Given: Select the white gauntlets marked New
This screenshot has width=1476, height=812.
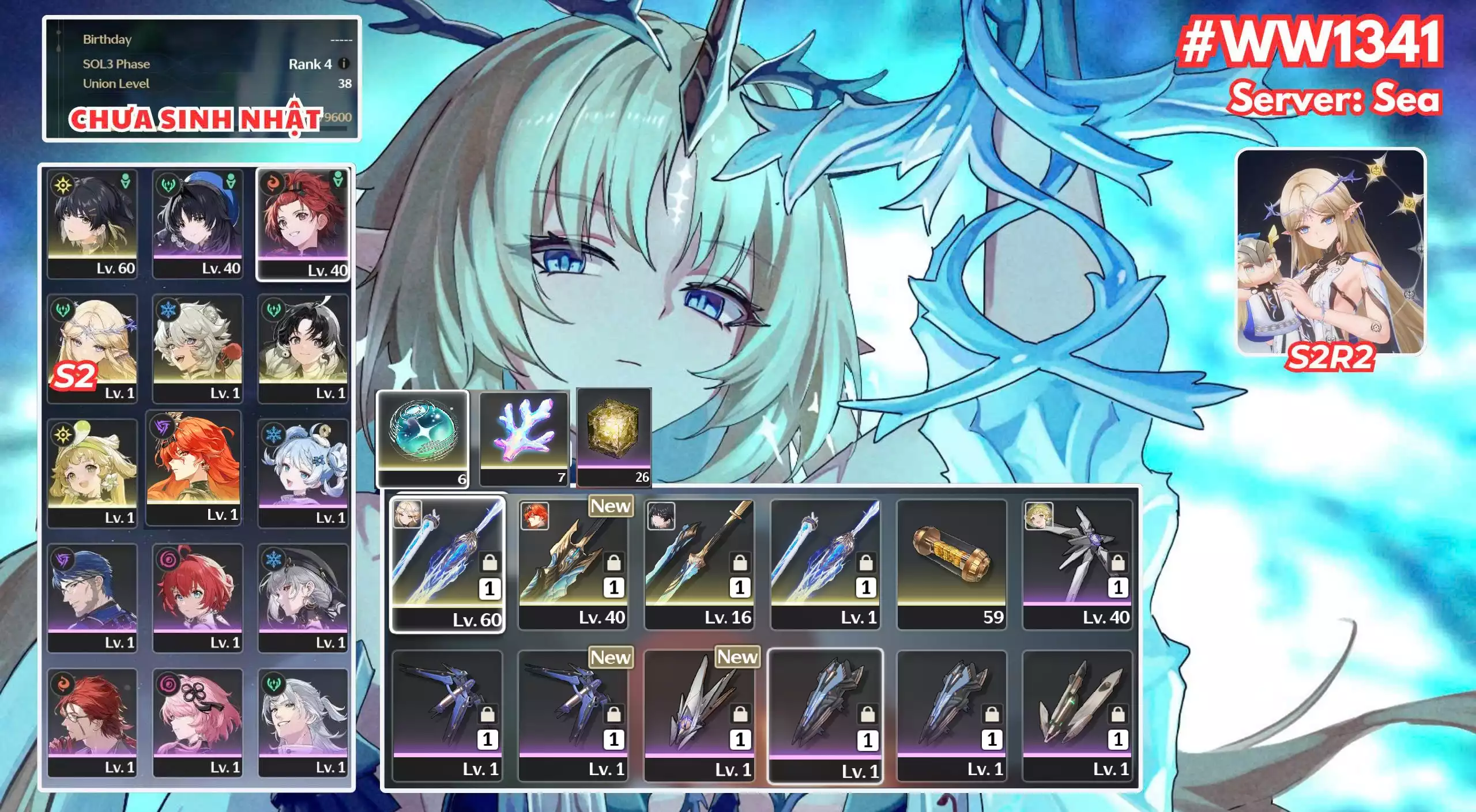Looking at the screenshot, I should point(699,715).
